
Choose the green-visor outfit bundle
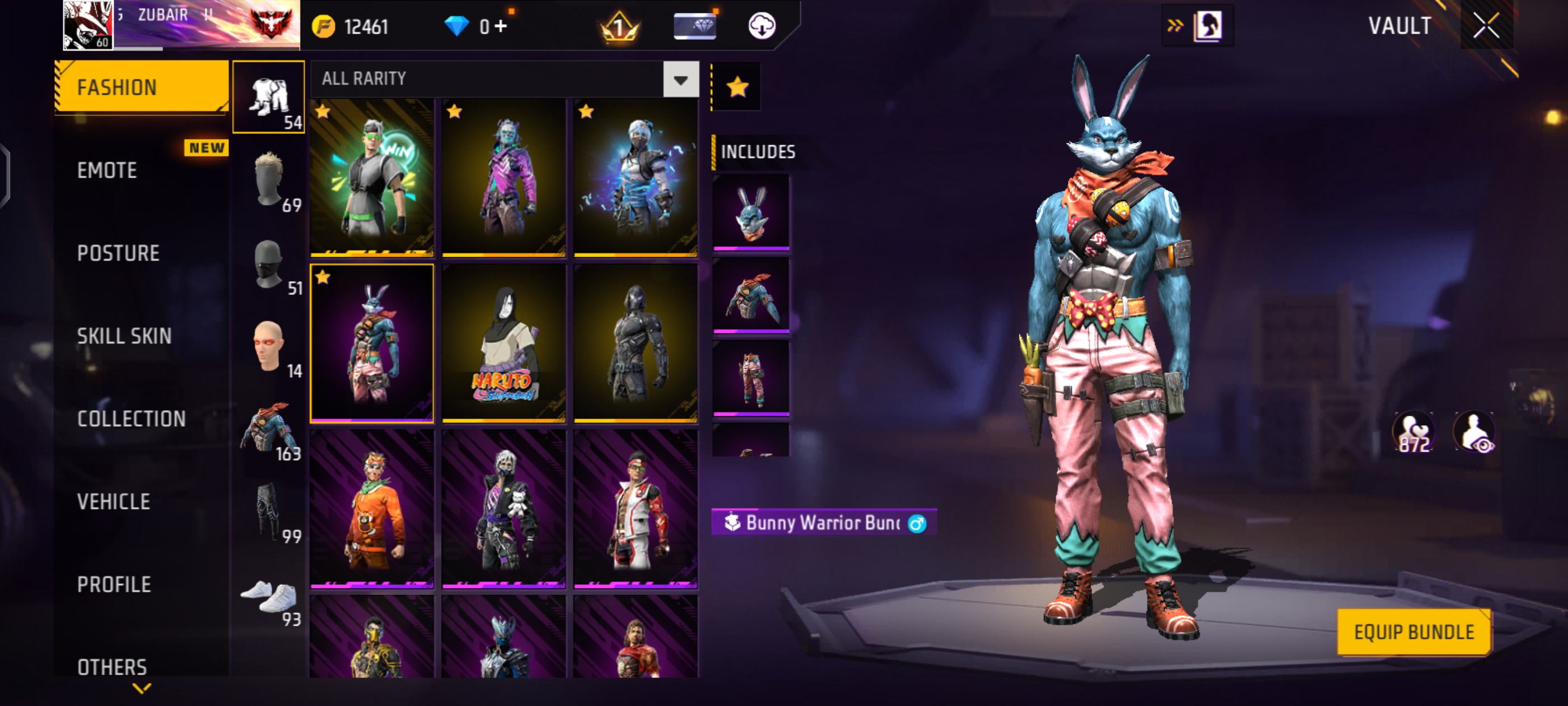tap(372, 177)
